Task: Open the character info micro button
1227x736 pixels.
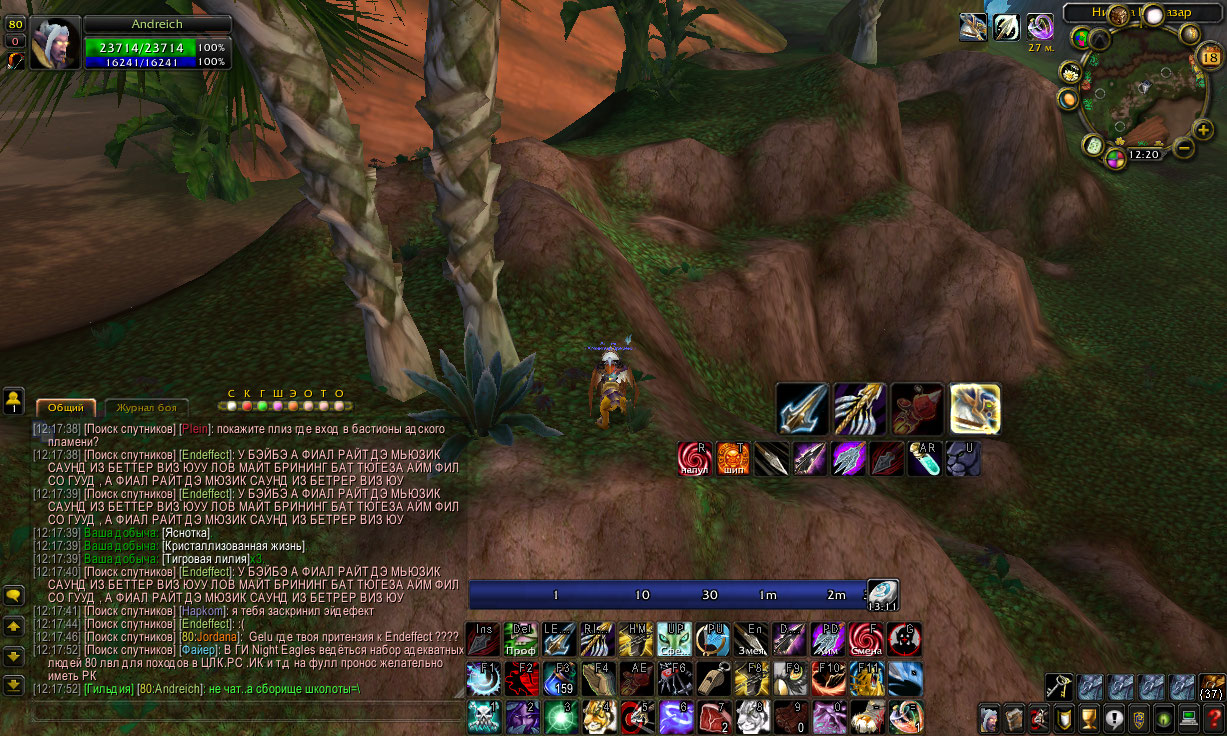Action: [x=989, y=718]
